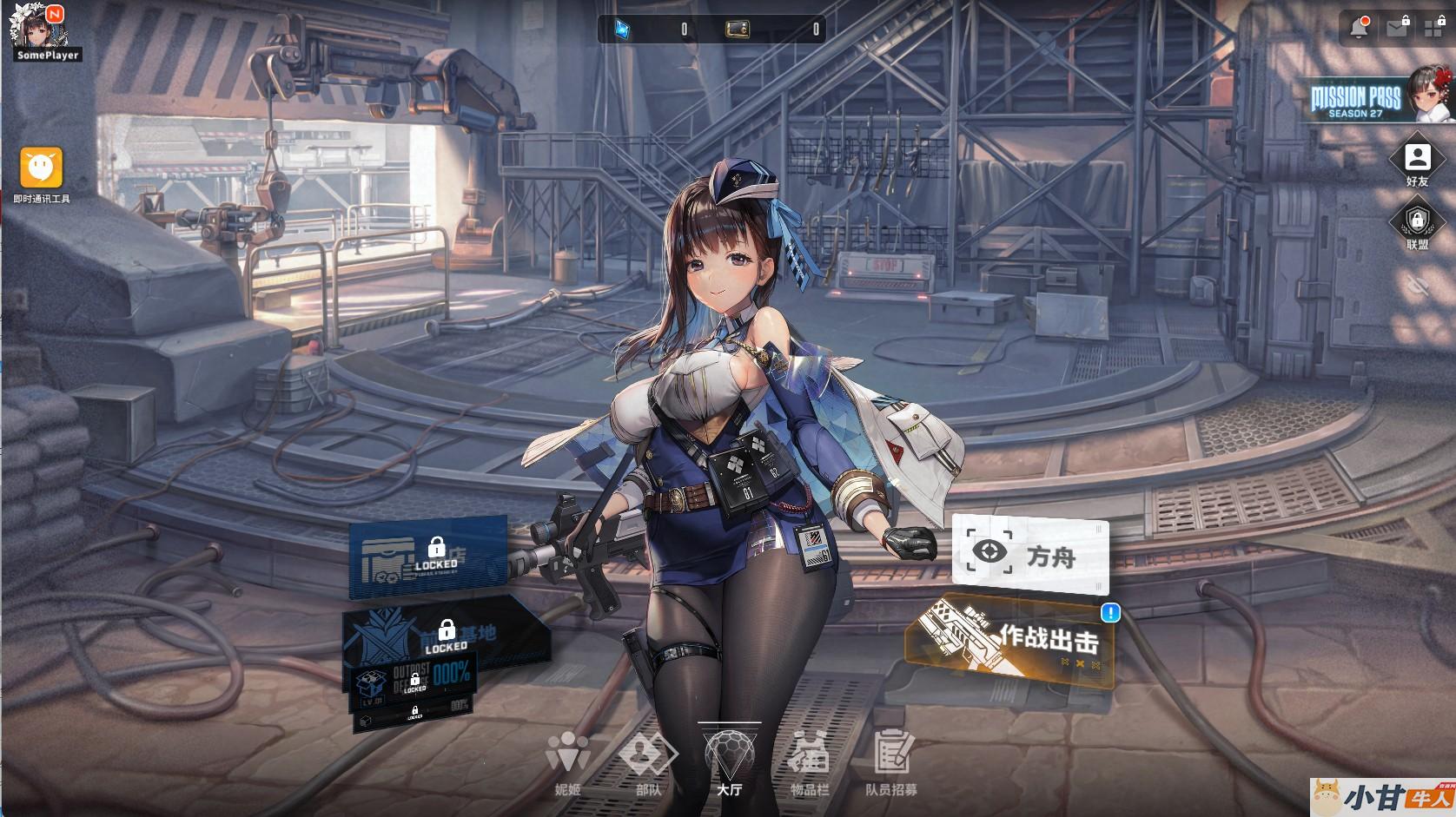Click the blue gem currency counter

click(653, 30)
